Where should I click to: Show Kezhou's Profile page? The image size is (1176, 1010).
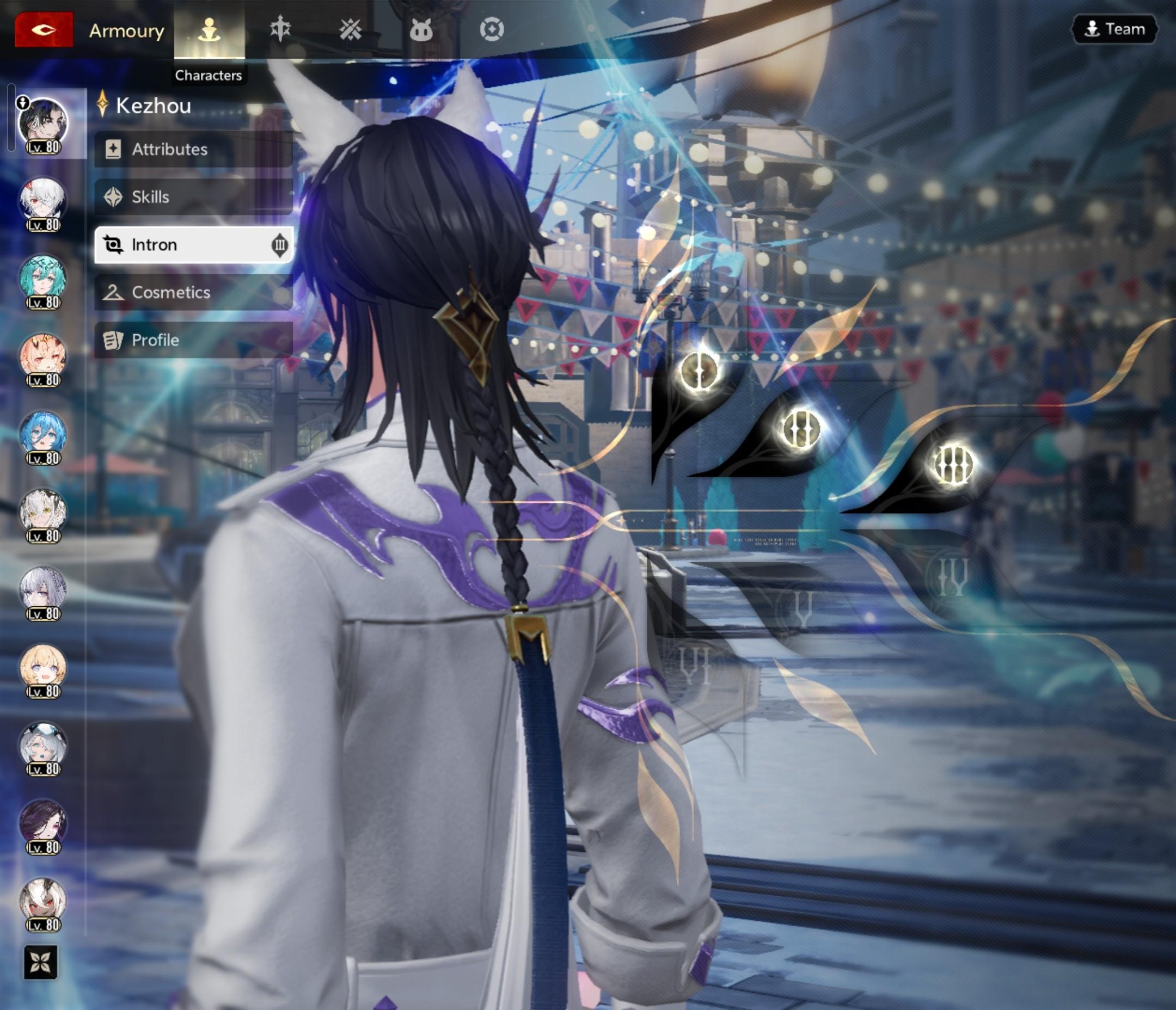point(193,340)
